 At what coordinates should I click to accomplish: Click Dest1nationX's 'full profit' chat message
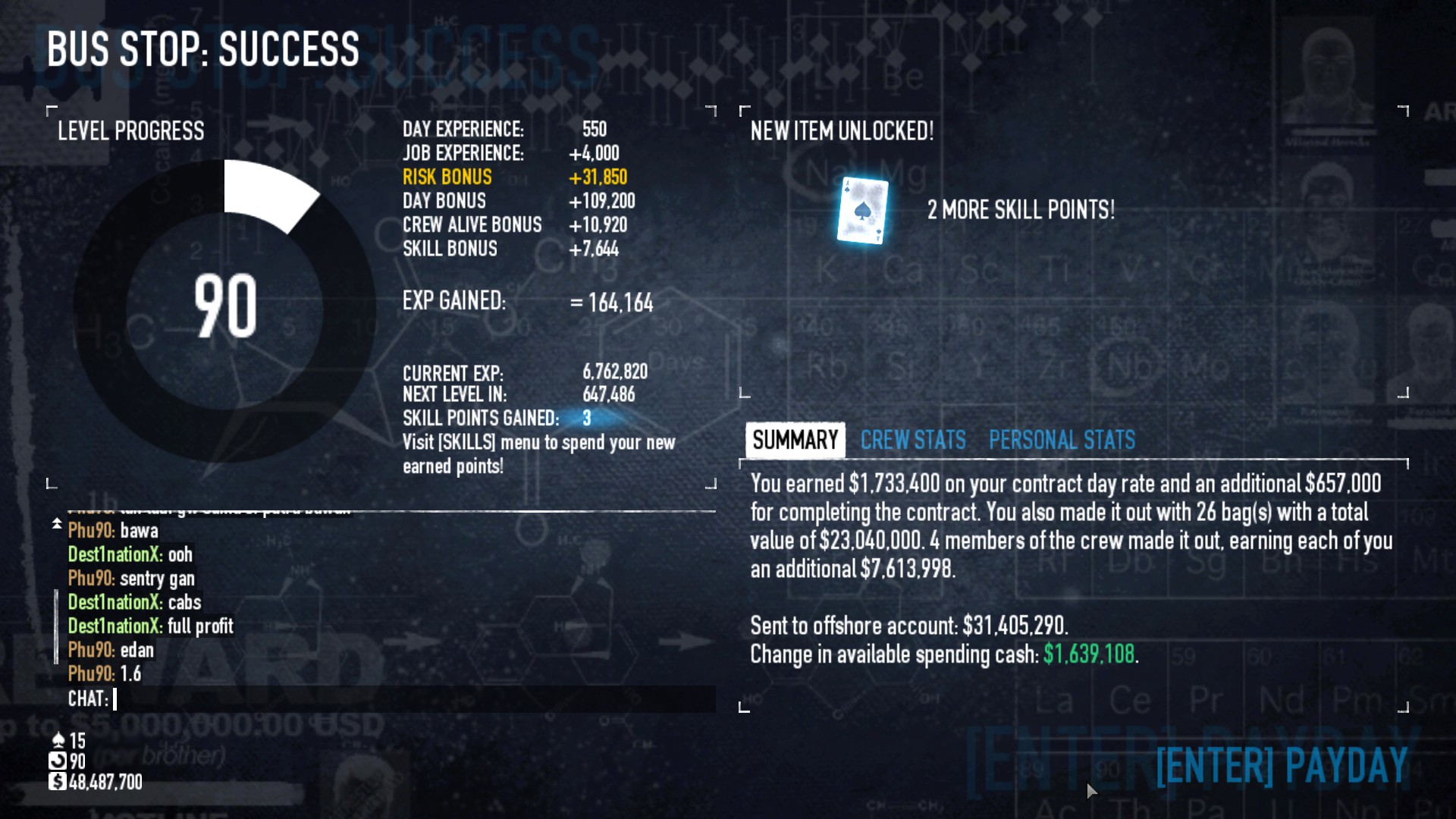(x=149, y=626)
